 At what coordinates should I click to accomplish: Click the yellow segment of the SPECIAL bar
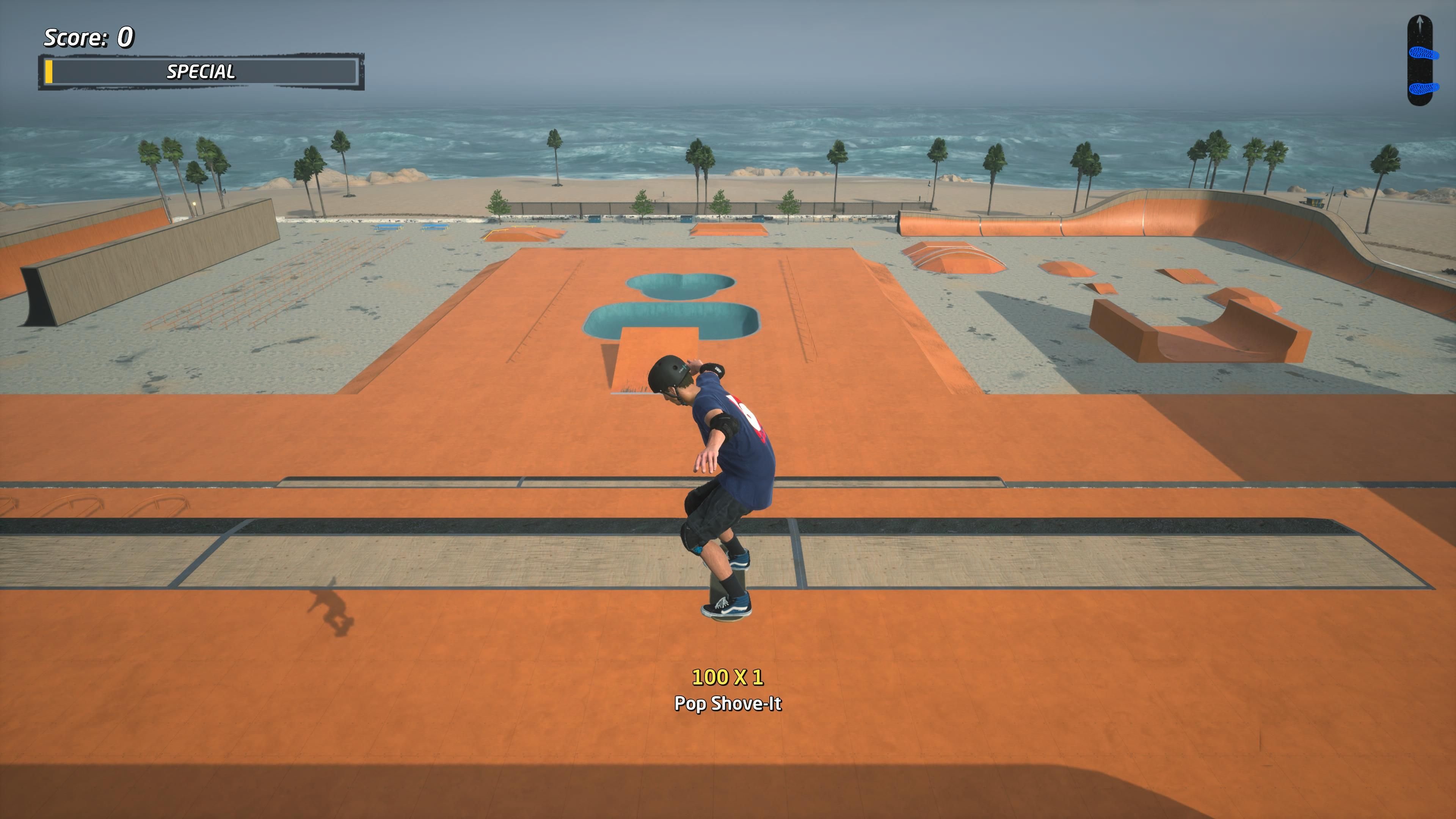pos(50,72)
